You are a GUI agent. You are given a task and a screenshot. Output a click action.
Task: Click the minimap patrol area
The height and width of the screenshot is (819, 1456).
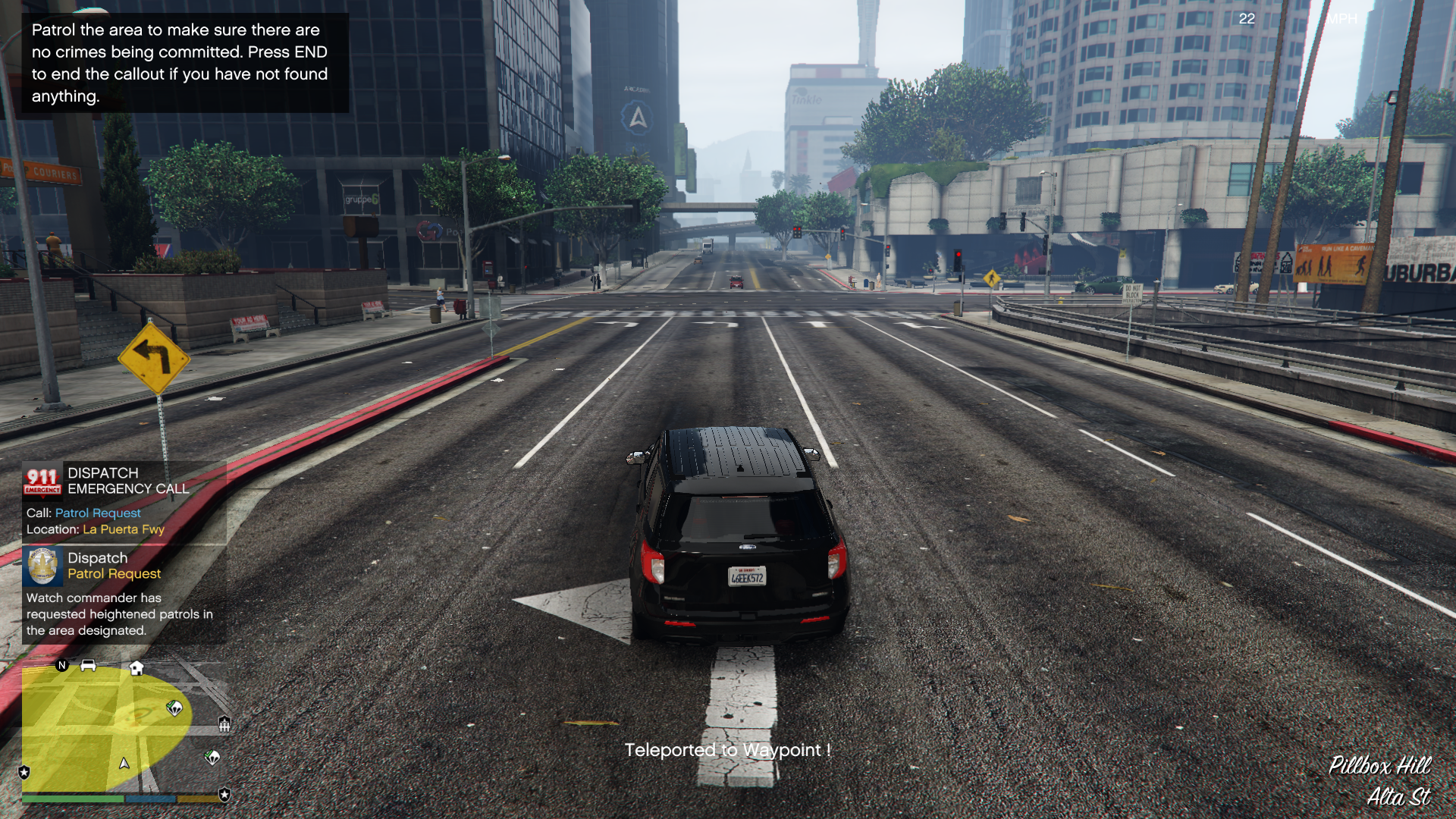point(91,728)
